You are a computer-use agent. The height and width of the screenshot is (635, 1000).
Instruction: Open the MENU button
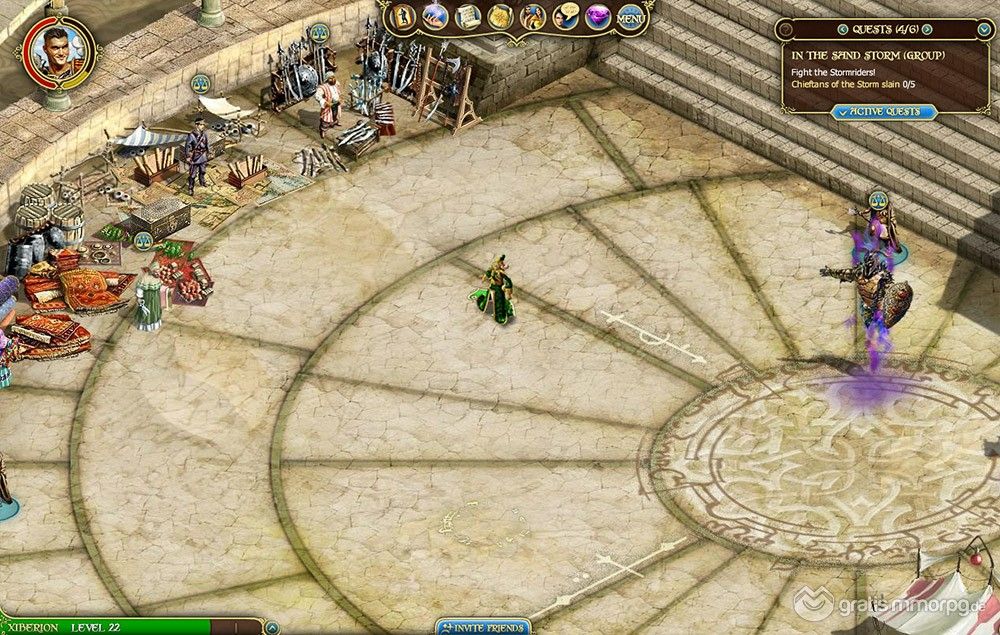(631, 17)
